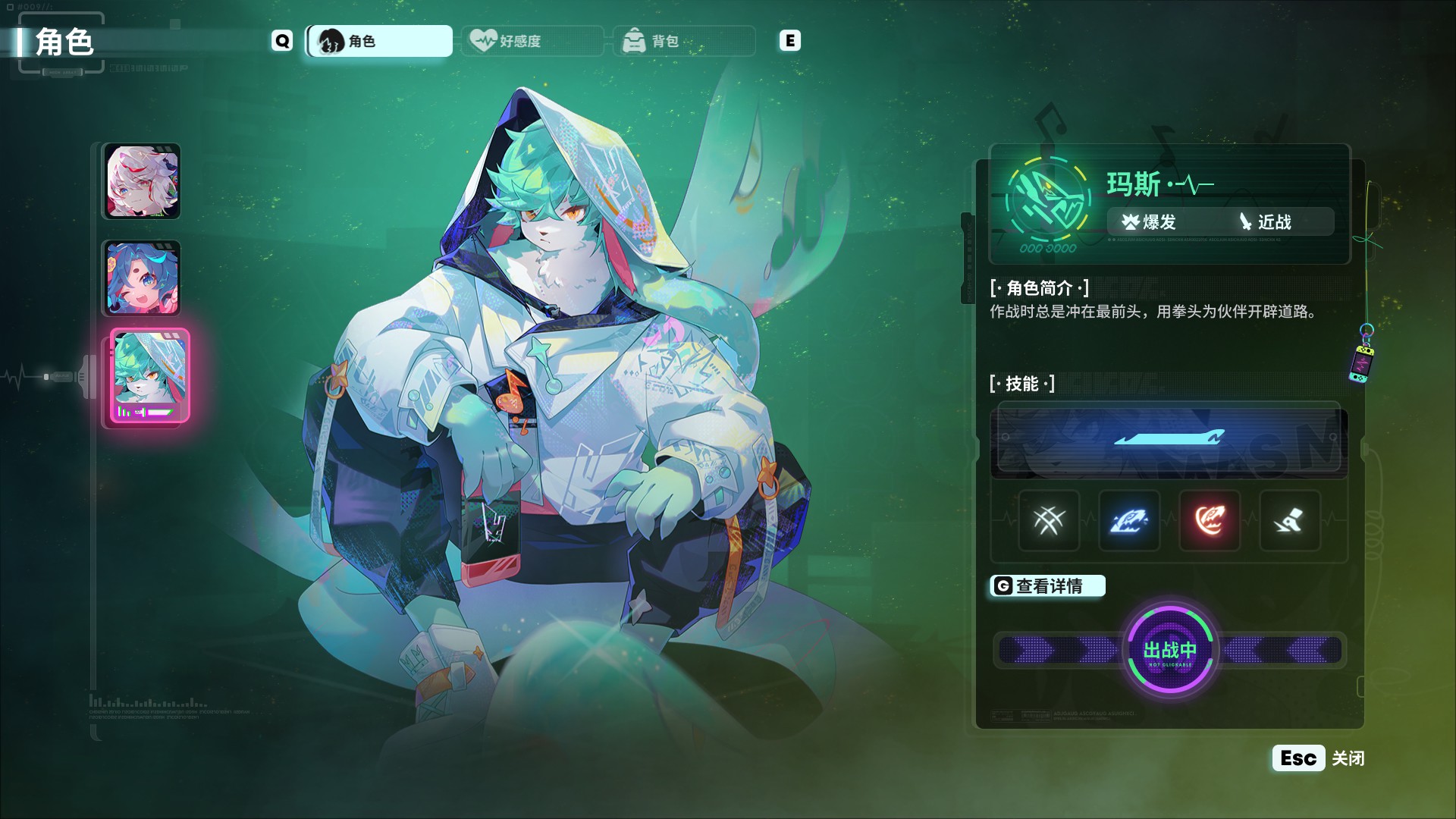Click the fourth dash skill icon
This screenshot has height=819, width=1456.
point(1289,521)
